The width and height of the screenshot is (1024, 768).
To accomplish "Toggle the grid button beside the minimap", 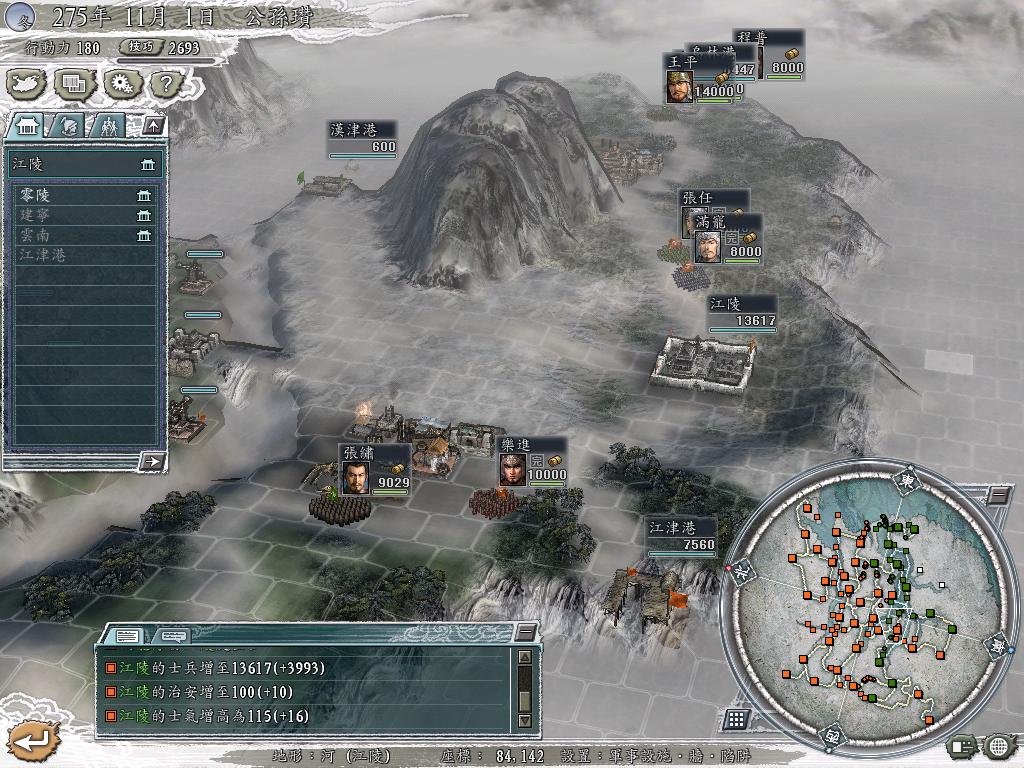I will pos(736,718).
